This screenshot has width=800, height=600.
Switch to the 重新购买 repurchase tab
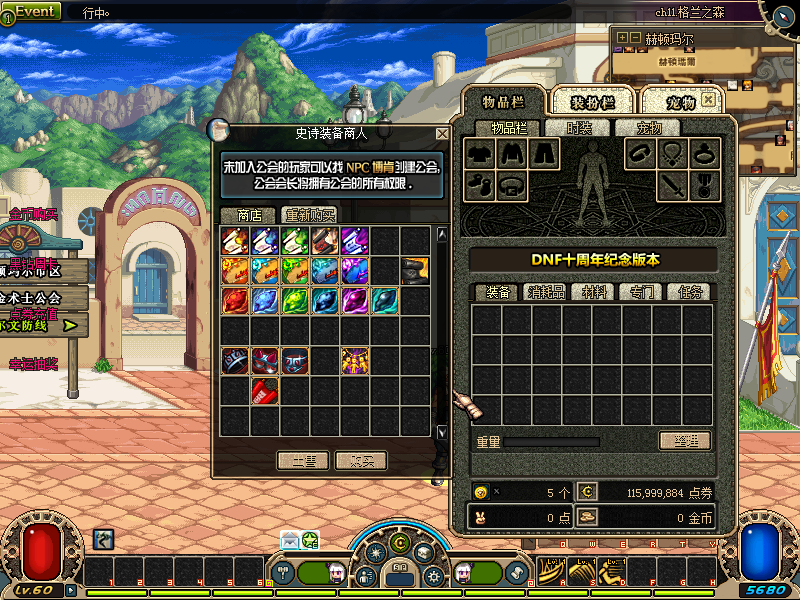point(310,215)
